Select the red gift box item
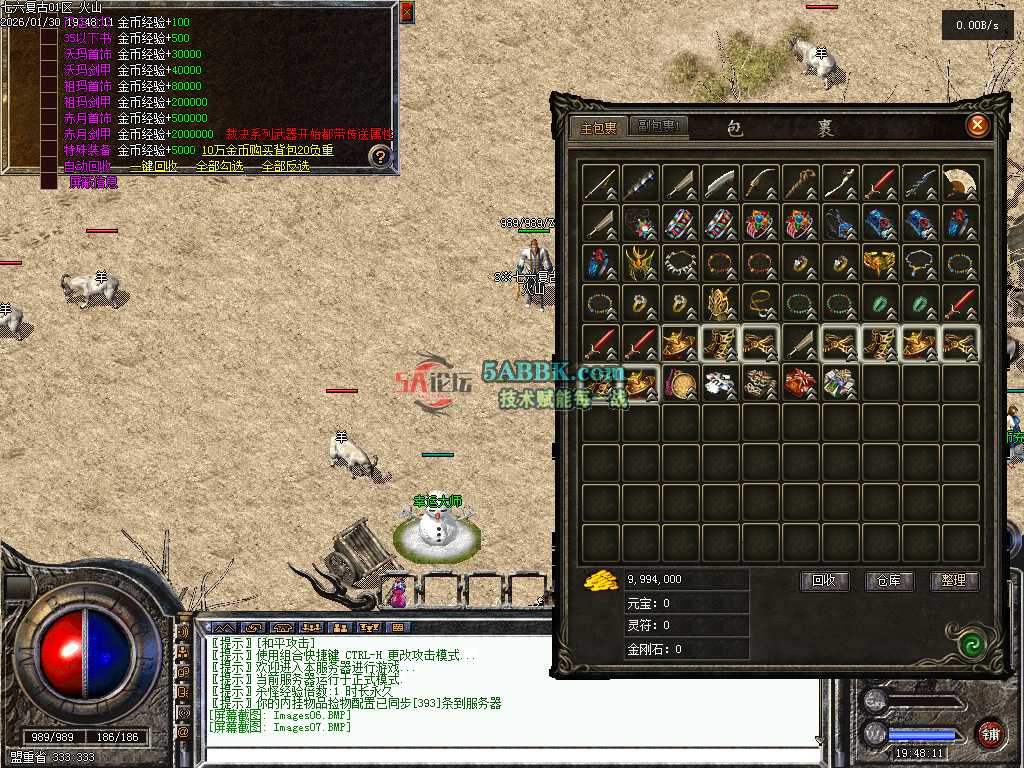 (x=801, y=383)
